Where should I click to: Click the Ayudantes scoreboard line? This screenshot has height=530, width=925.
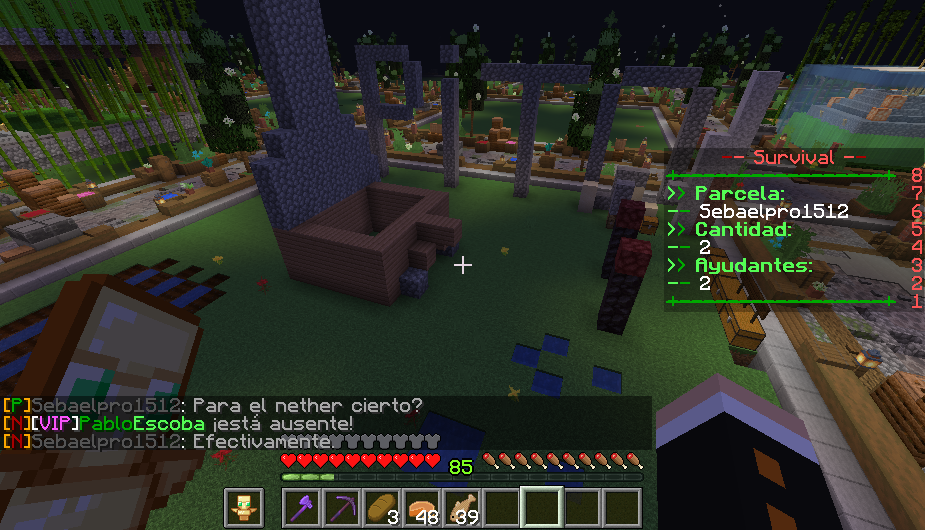point(752,266)
